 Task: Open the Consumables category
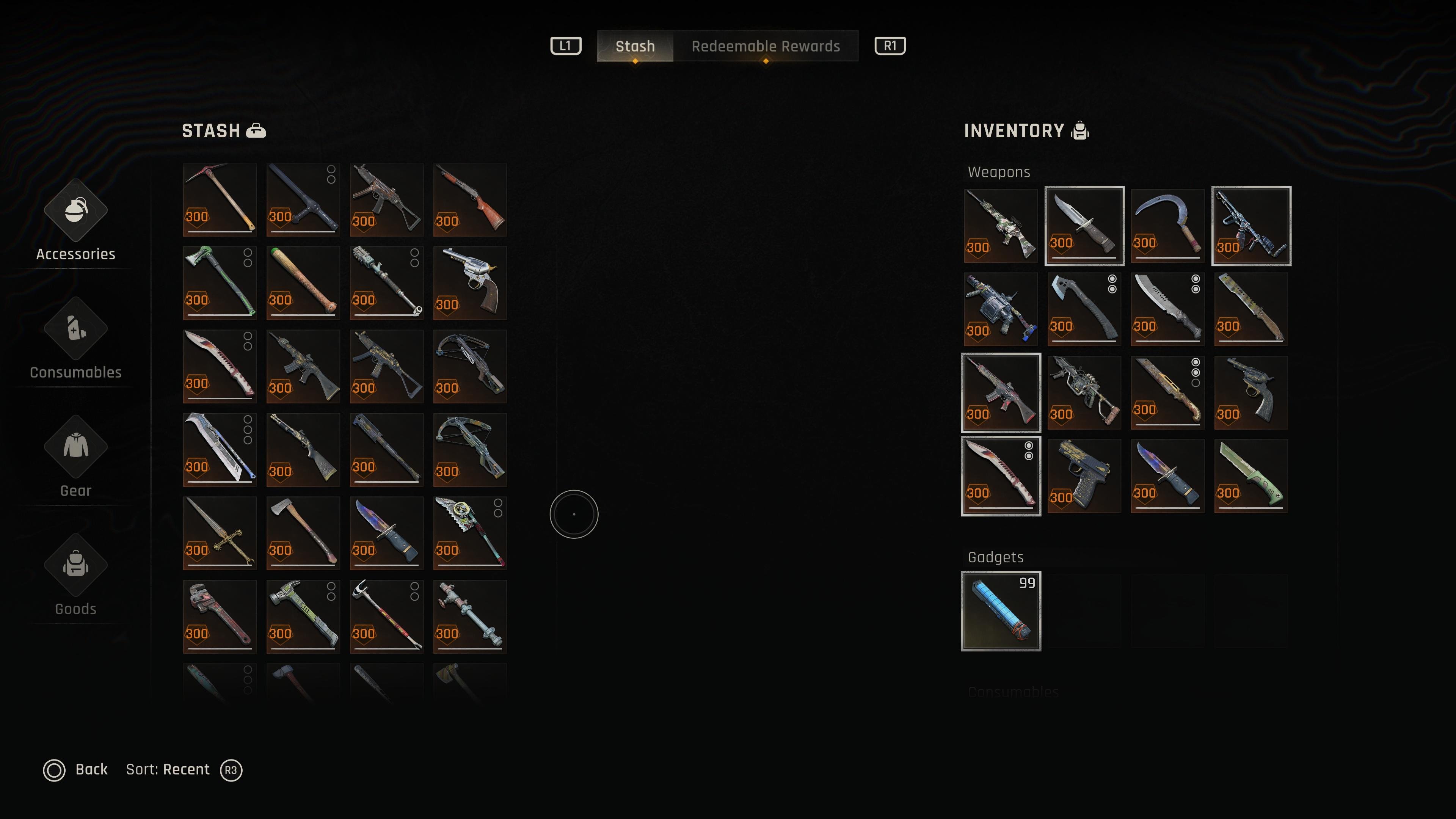[x=76, y=340]
